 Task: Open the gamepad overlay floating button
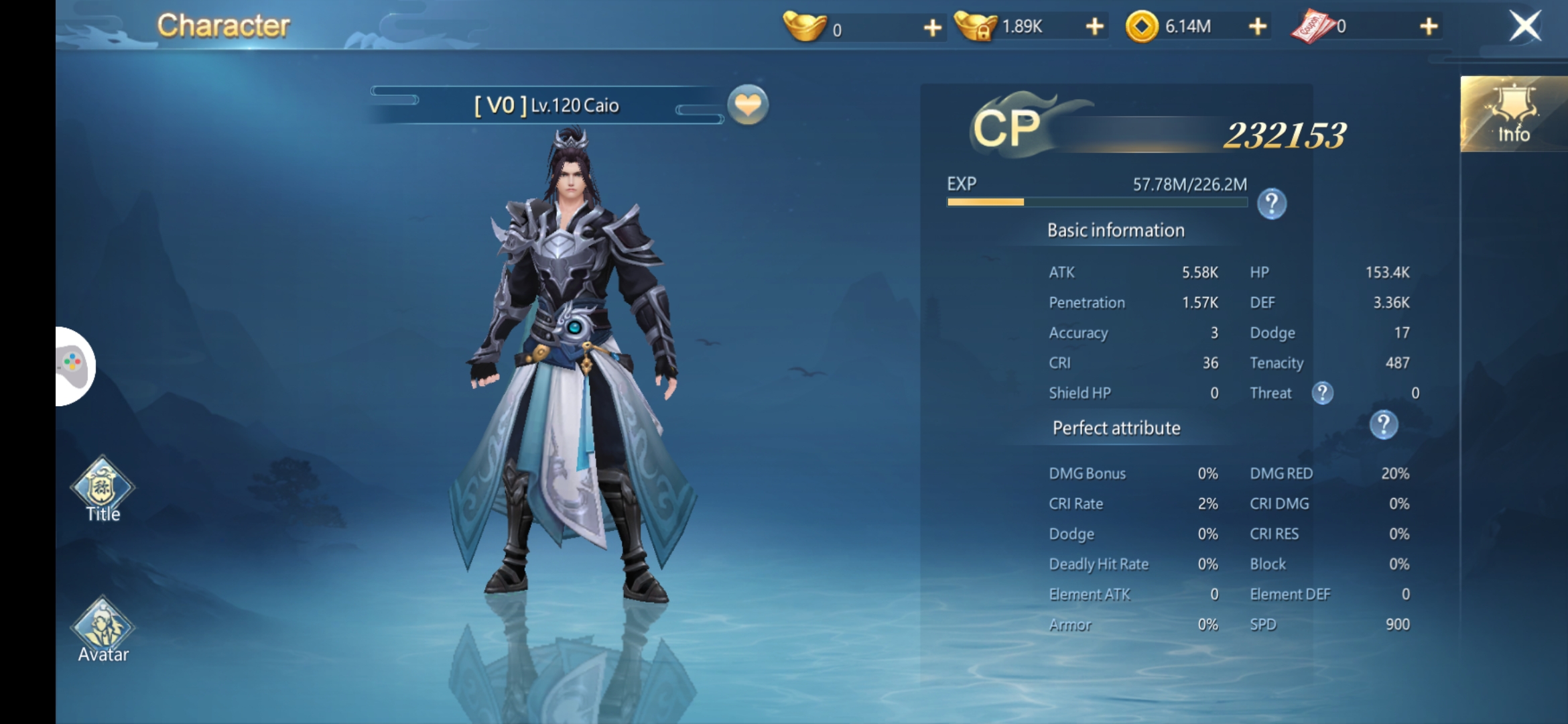pos(74,366)
